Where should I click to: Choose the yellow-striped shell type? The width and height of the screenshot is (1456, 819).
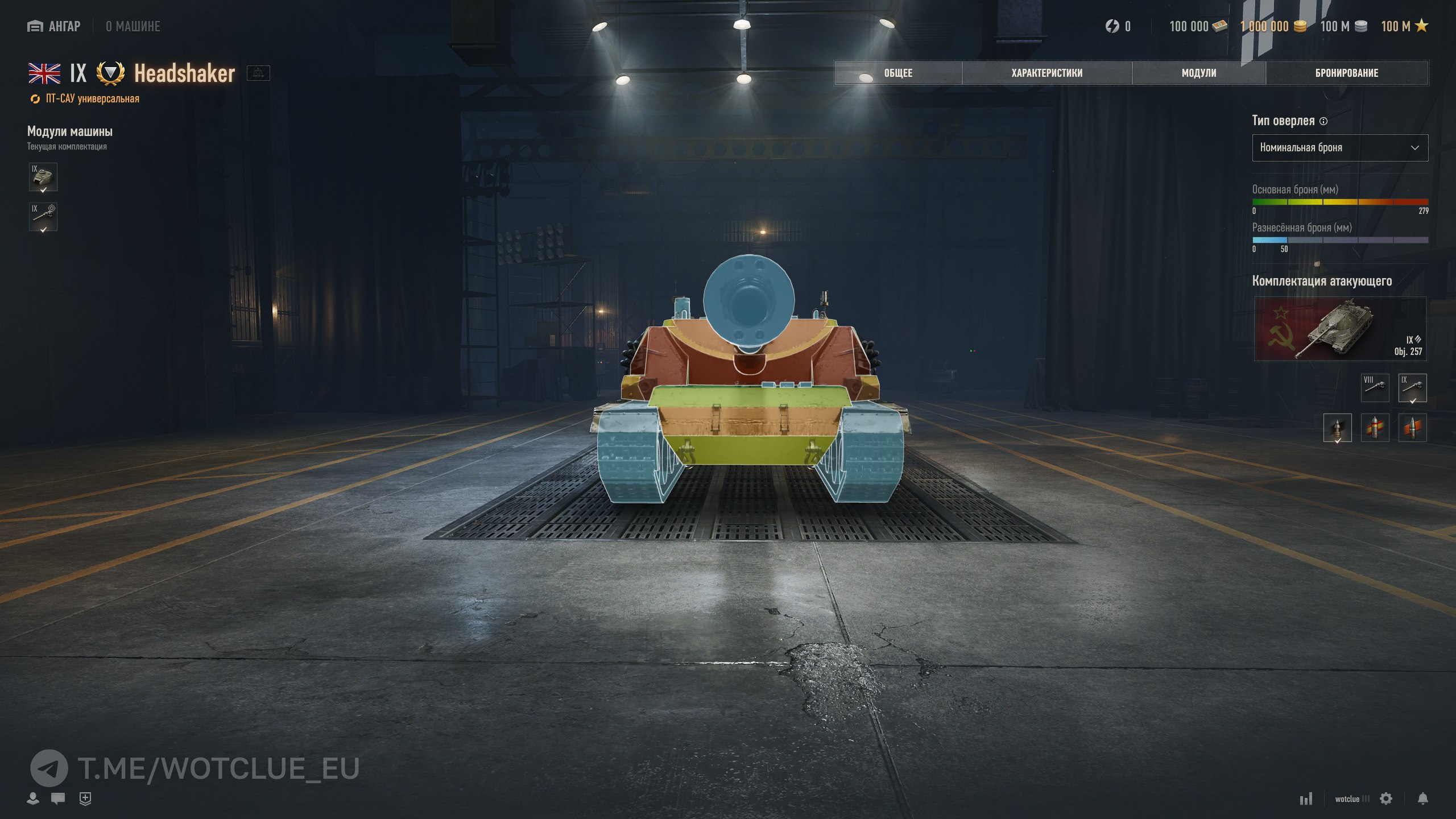(x=1375, y=428)
